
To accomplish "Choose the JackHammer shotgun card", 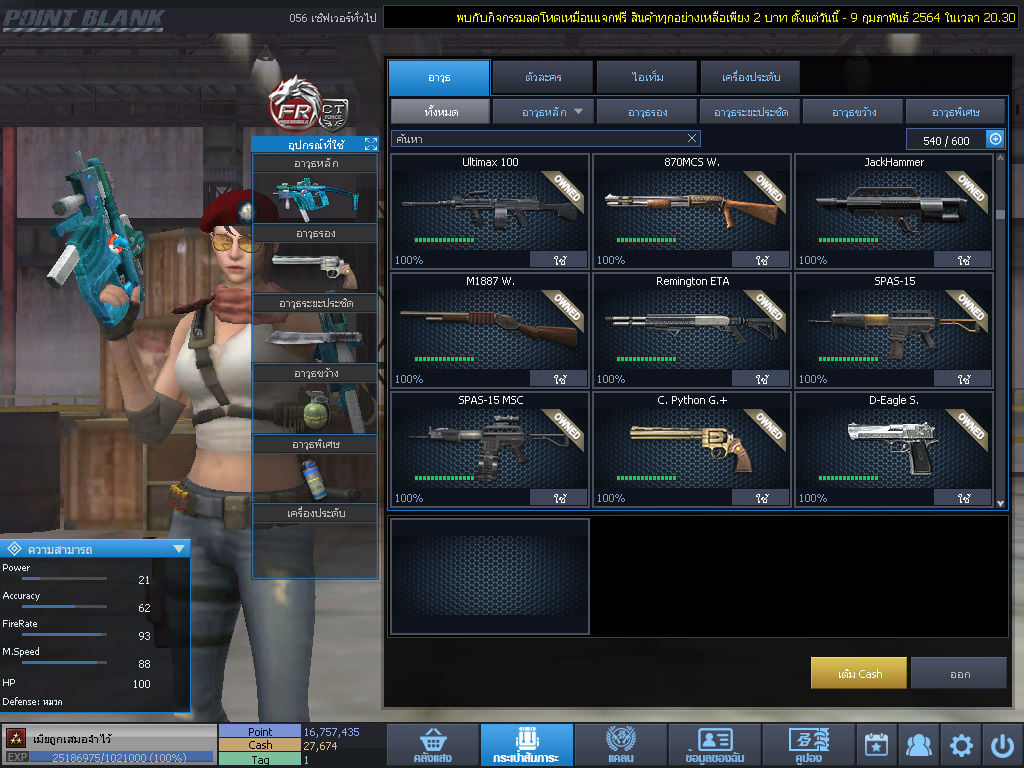I will 893,210.
